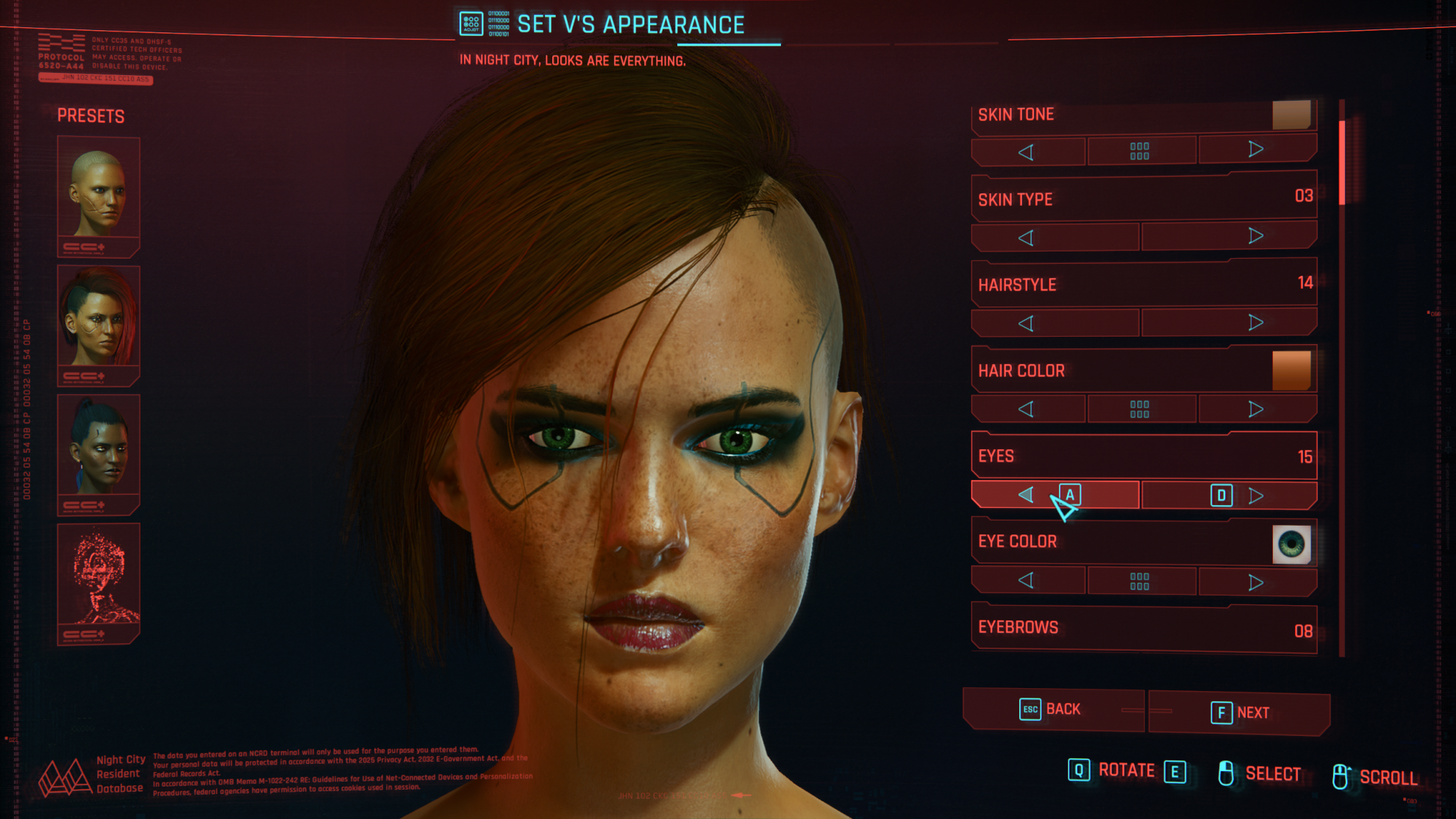Open the eye color grid picker
The image size is (1456, 819).
[1140, 582]
